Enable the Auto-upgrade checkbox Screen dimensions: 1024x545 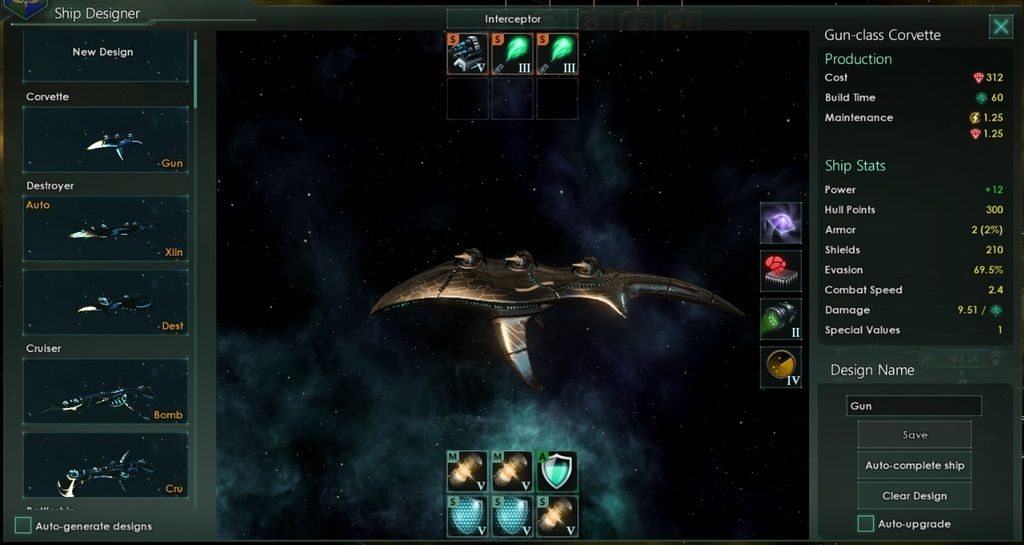[866, 524]
